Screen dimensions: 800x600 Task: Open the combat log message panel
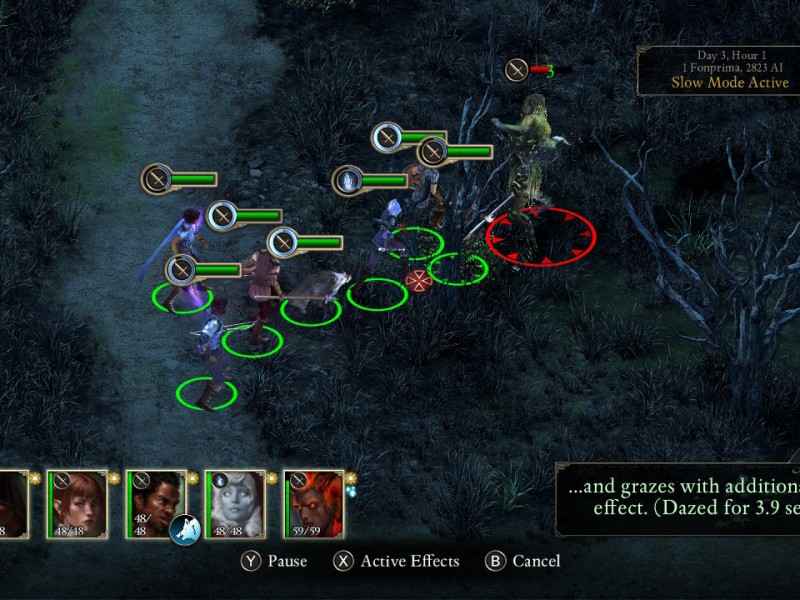pos(680,498)
